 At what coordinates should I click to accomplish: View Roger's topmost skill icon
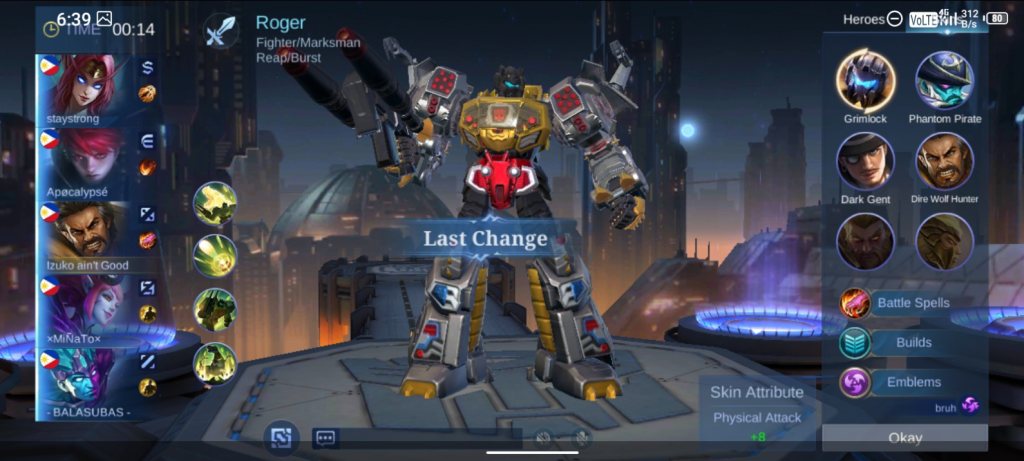pyautogui.click(x=215, y=203)
